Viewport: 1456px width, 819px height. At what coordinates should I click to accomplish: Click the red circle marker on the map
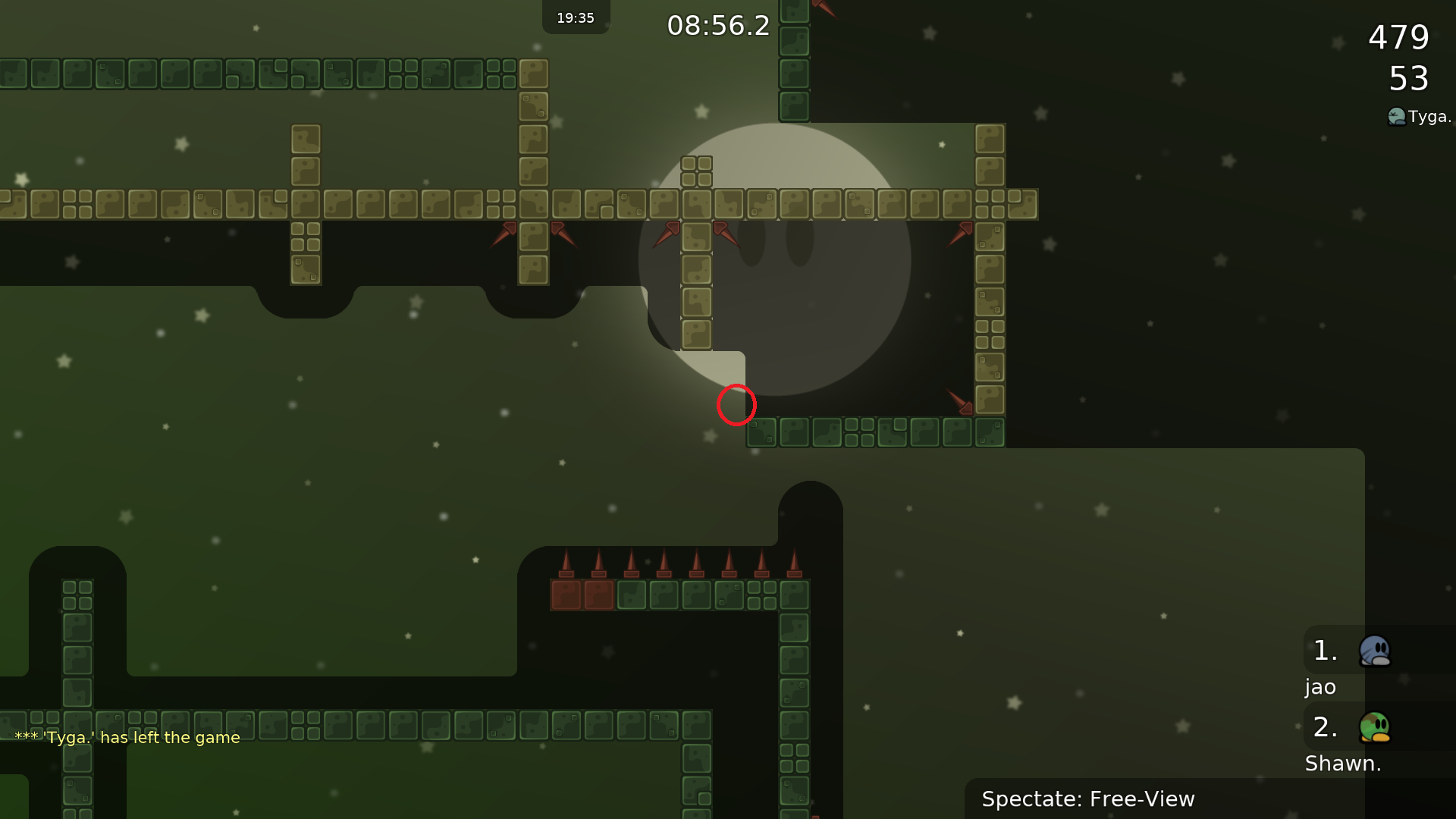tap(735, 405)
